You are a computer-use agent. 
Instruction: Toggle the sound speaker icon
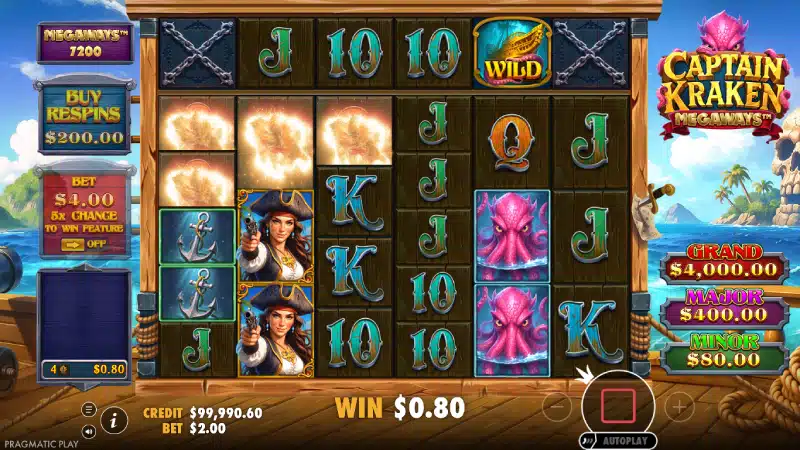click(89, 432)
